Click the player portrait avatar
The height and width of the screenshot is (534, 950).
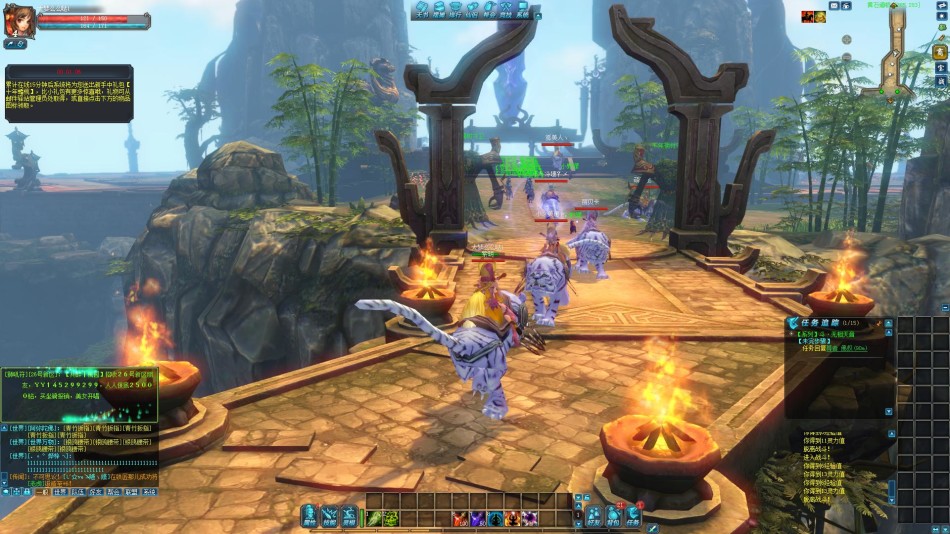pyautogui.click(x=17, y=21)
